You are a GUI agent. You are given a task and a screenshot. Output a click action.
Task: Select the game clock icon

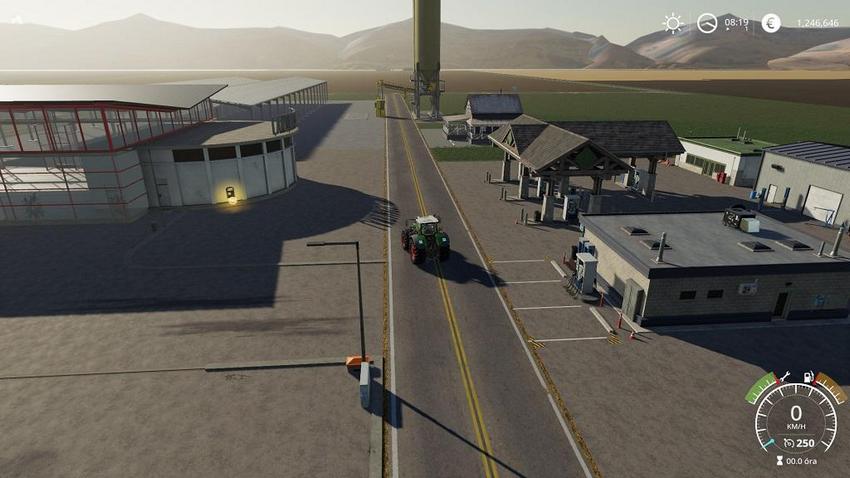click(707, 23)
